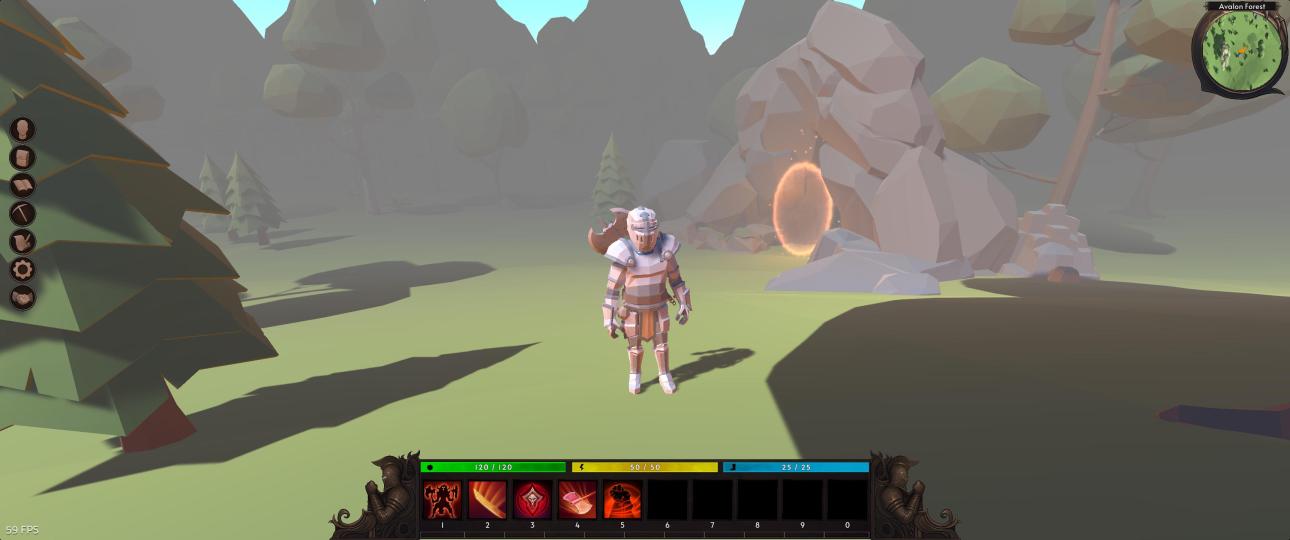Open the scroll and quill icon
Screen dimensions: 1290x540
click(x=23, y=241)
